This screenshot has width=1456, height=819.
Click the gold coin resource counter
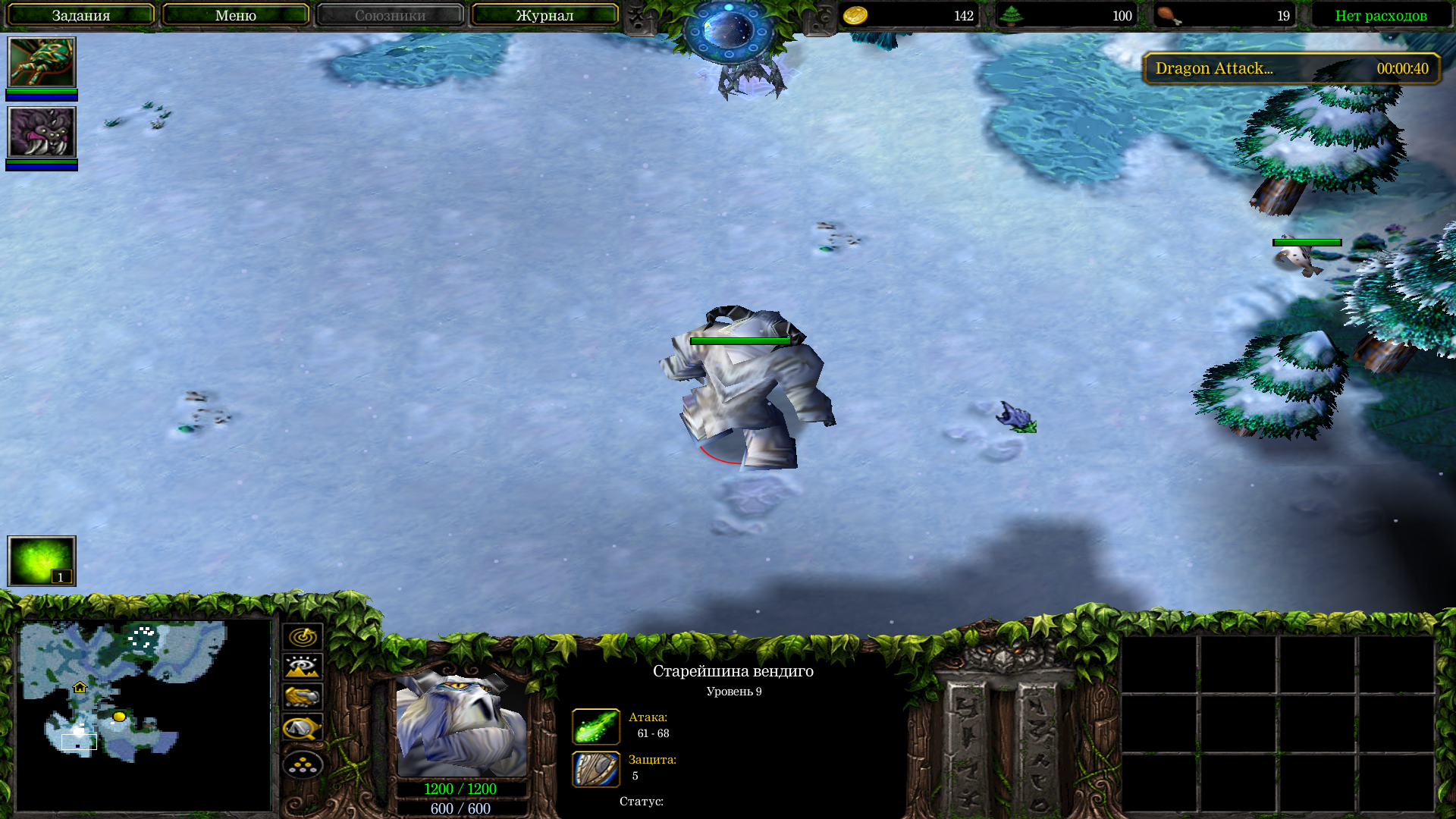tap(910, 15)
